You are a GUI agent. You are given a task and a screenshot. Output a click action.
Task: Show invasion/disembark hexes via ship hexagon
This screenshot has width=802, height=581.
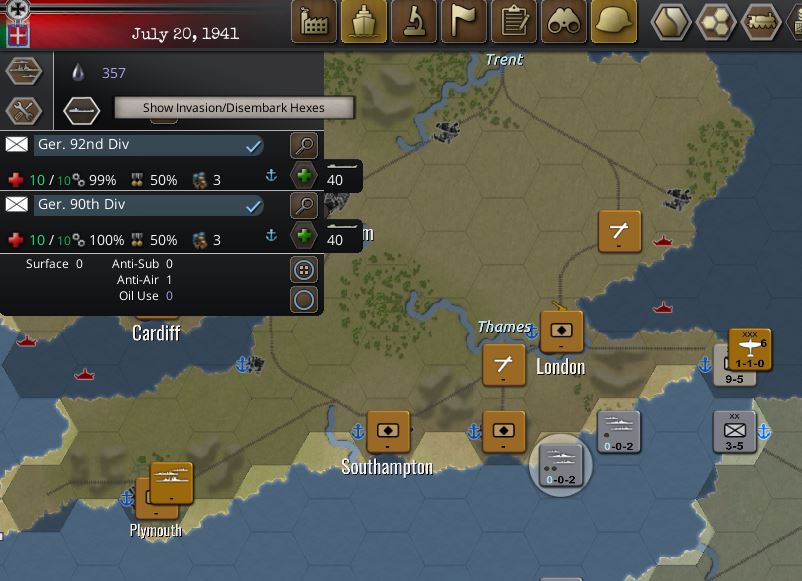pos(81,109)
